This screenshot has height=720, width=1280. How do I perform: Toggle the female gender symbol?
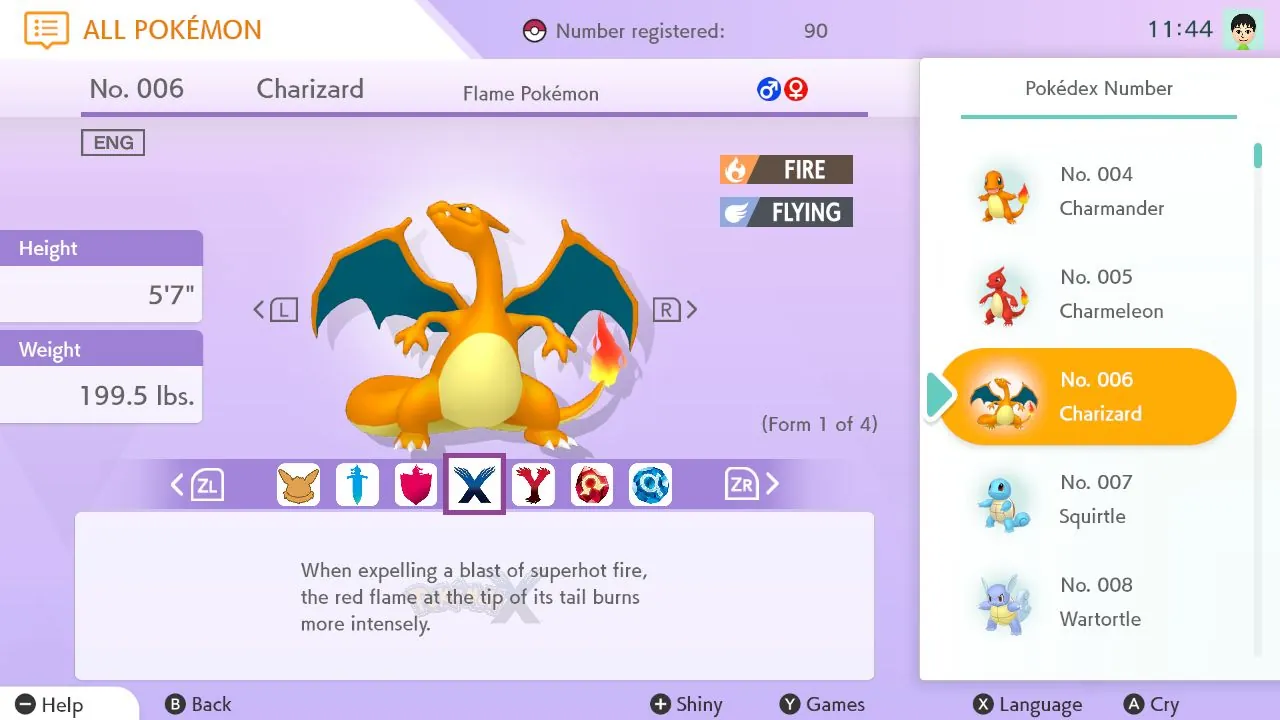(x=796, y=89)
